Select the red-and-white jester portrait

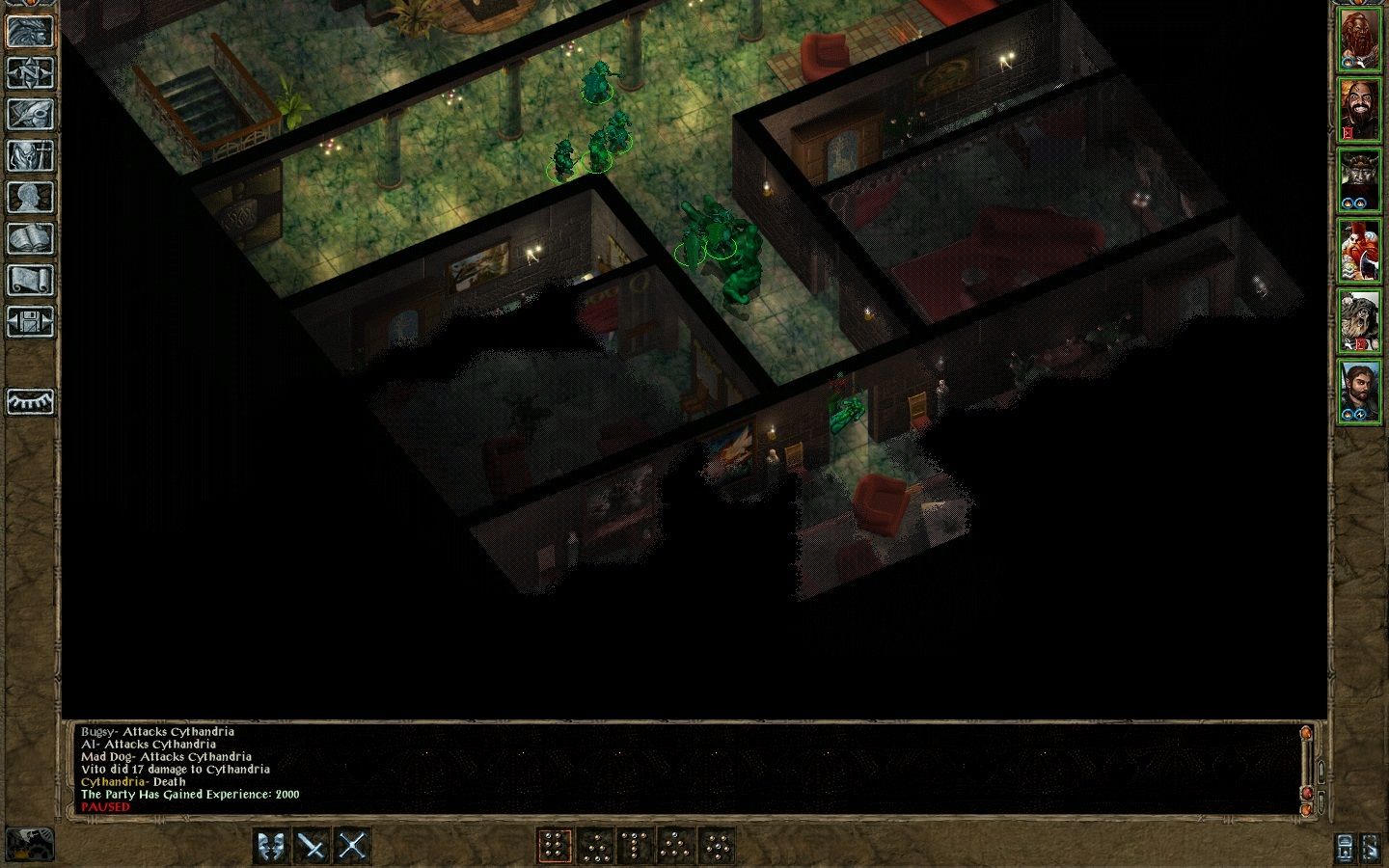1358,251
